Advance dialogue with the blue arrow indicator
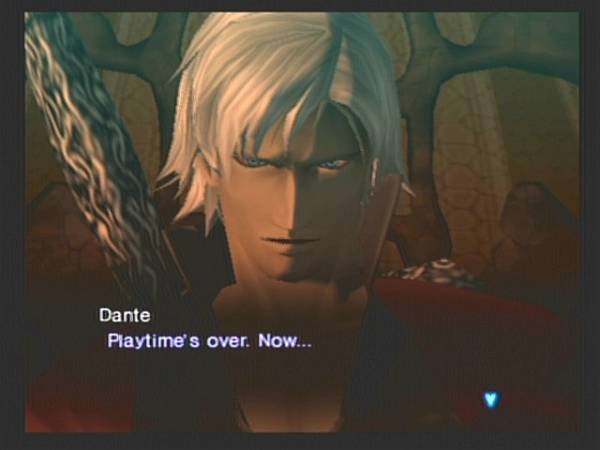This screenshot has height=450, width=600. [x=490, y=399]
